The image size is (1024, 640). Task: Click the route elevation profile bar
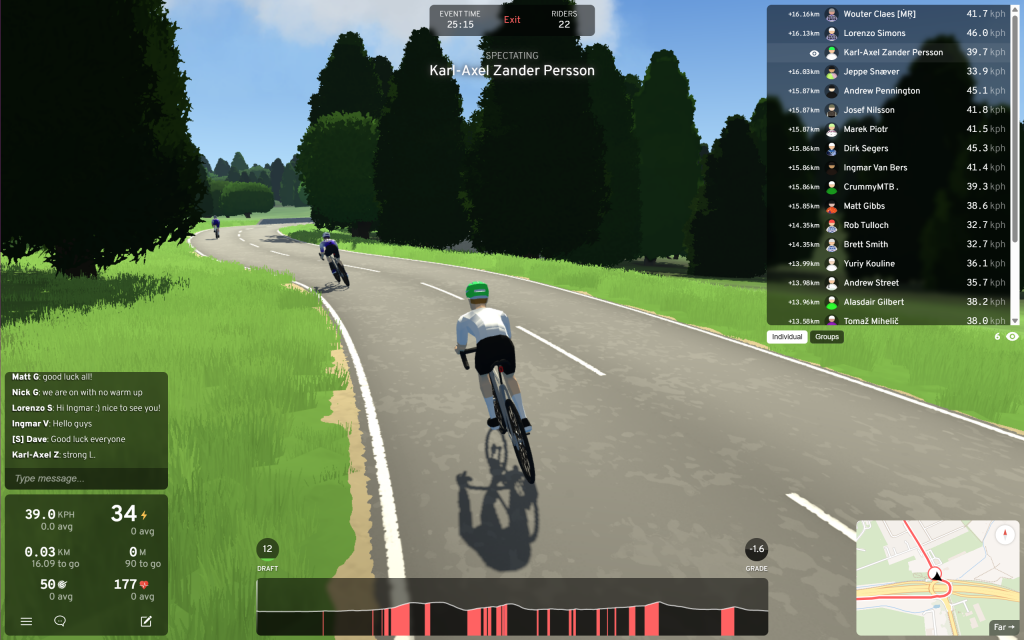512,607
